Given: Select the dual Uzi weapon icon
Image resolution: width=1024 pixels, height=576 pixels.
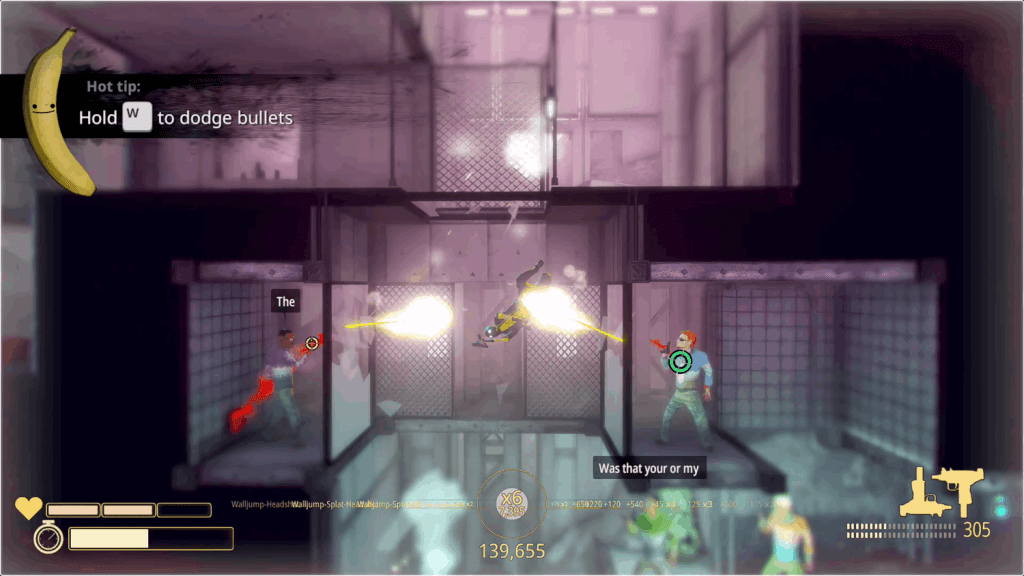Looking at the screenshot, I should click(x=941, y=492).
